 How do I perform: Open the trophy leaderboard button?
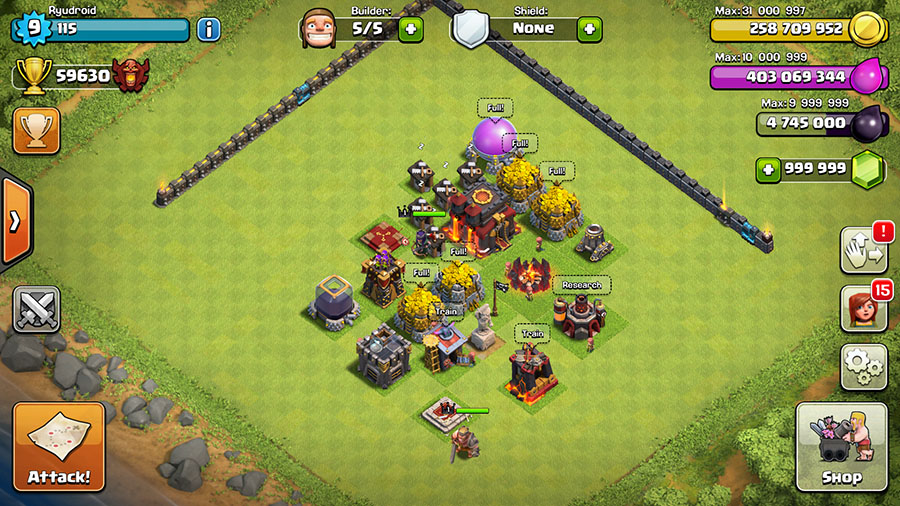[36, 130]
